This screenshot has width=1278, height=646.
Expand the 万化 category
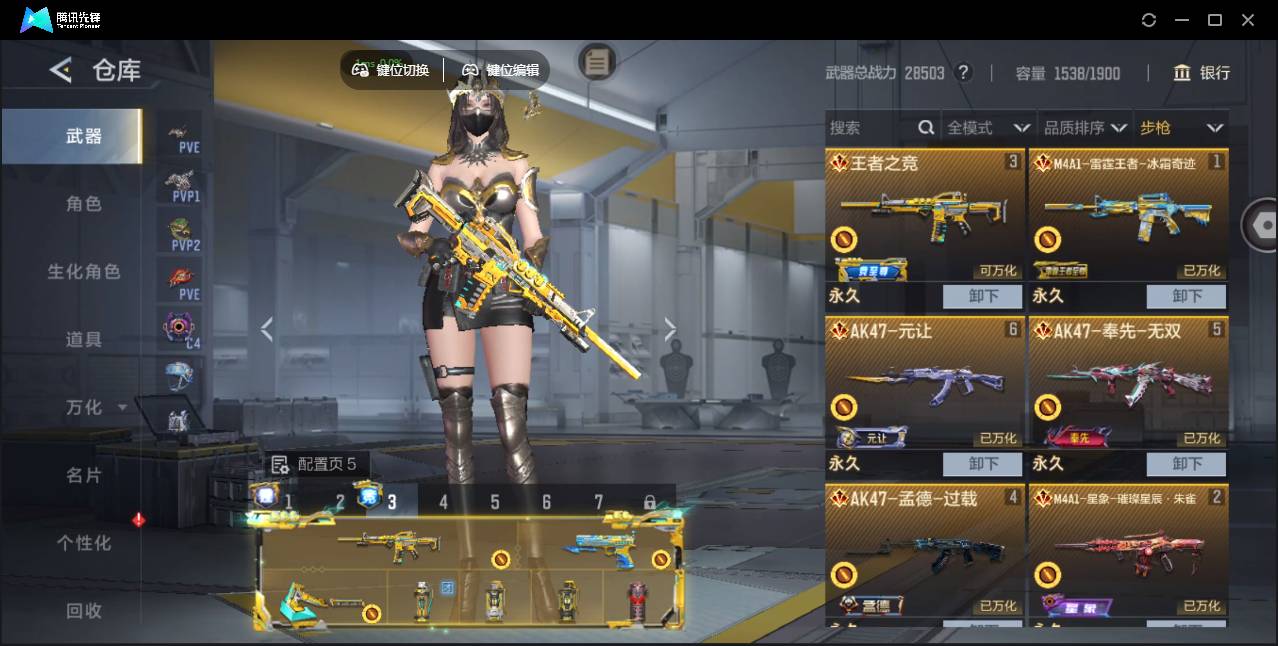coord(95,408)
